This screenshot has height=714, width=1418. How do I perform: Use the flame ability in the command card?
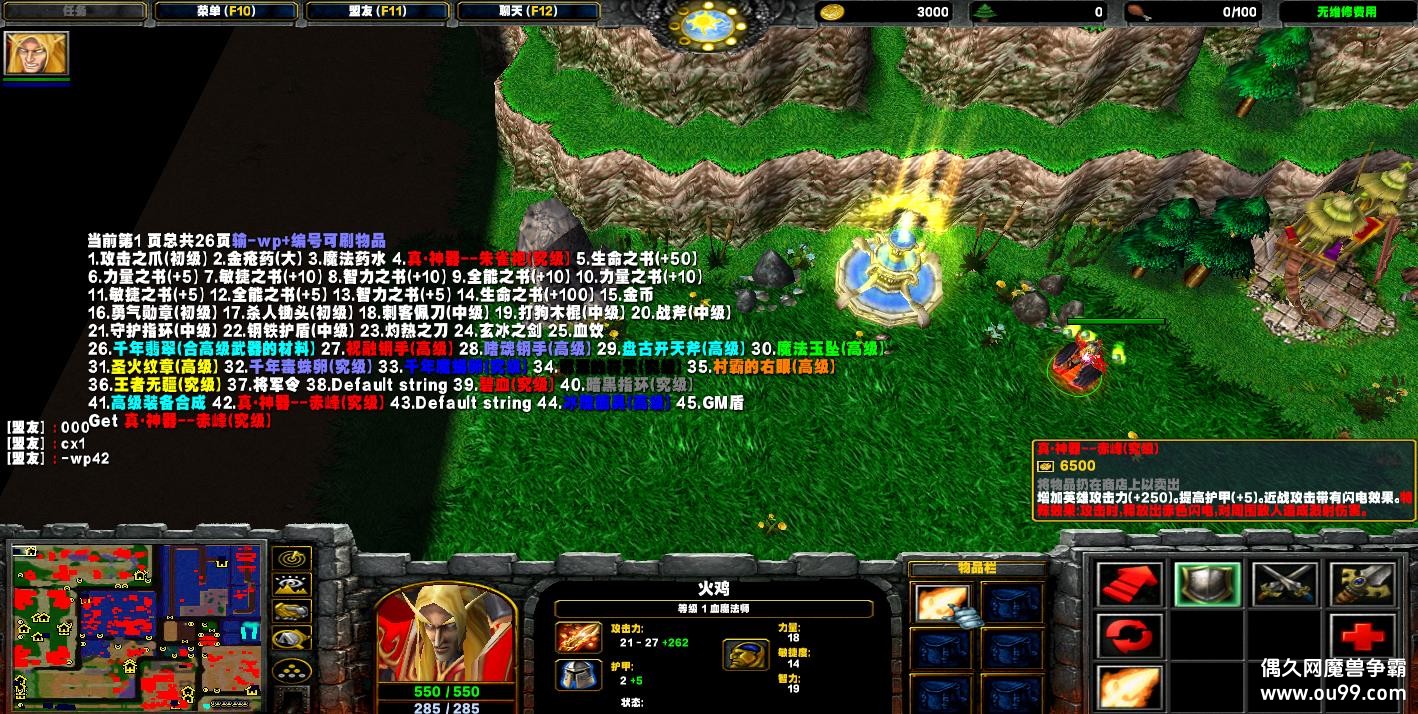pos(1130,688)
